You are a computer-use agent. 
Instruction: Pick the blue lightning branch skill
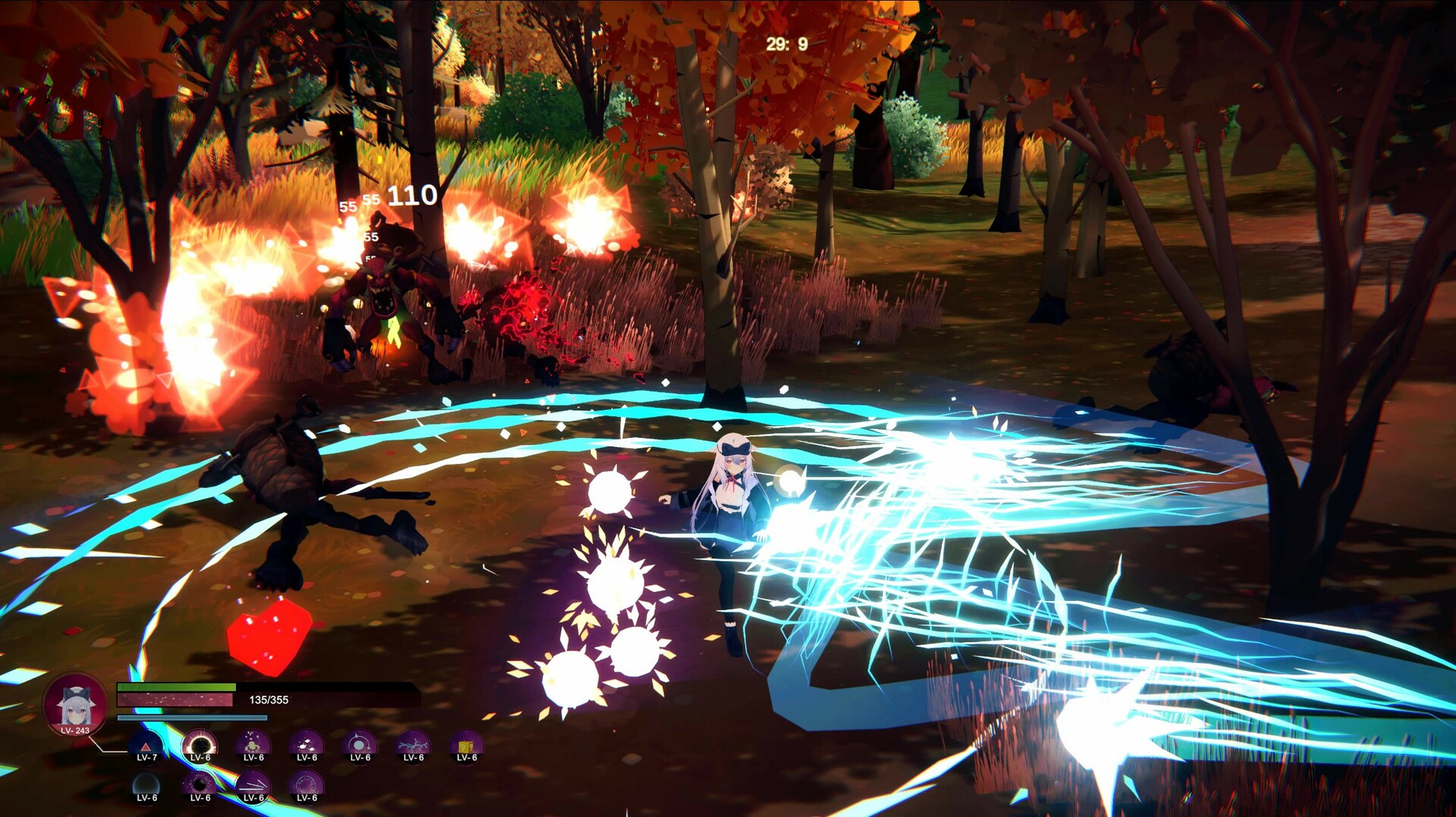point(413,746)
